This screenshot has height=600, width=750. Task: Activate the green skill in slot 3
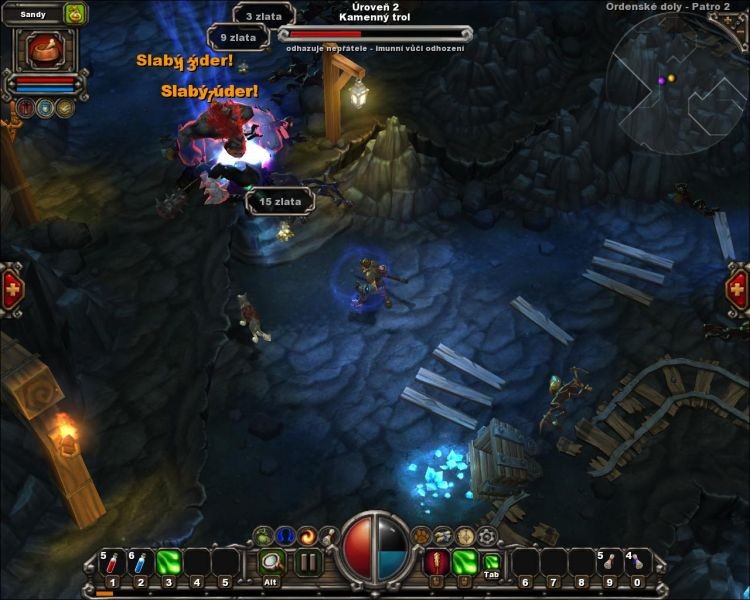[x=168, y=563]
